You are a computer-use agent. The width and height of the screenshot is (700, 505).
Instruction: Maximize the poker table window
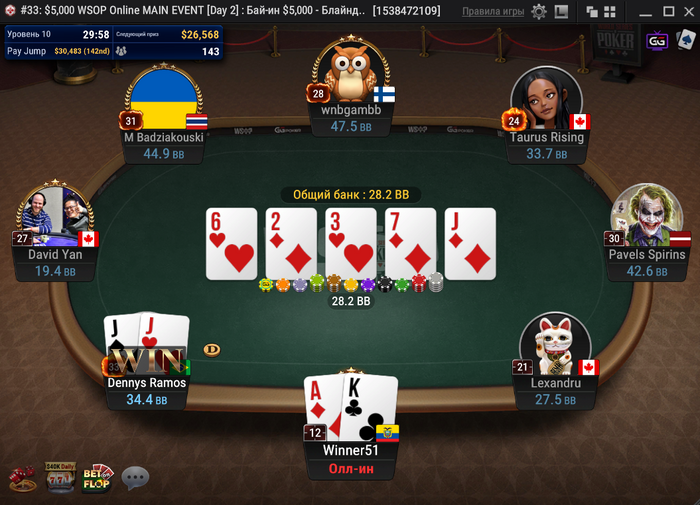(x=667, y=11)
